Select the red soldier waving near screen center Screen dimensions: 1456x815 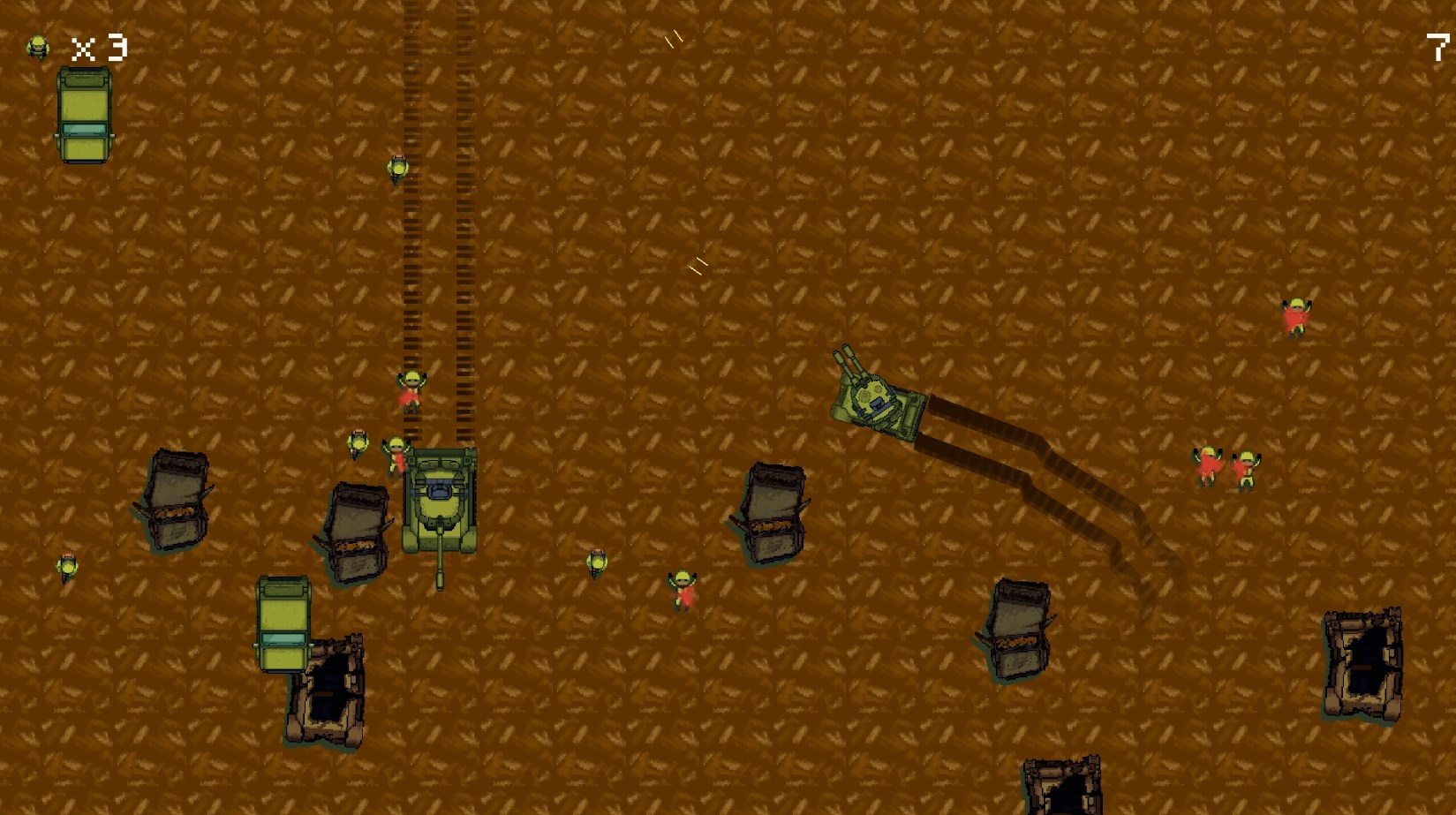coord(684,590)
